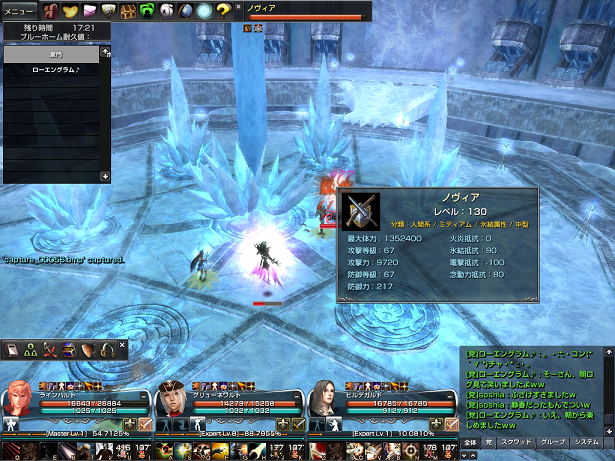Switch chat to the スクワッド tab
The height and width of the screenshot is (461, 615).
pos(515,440)
